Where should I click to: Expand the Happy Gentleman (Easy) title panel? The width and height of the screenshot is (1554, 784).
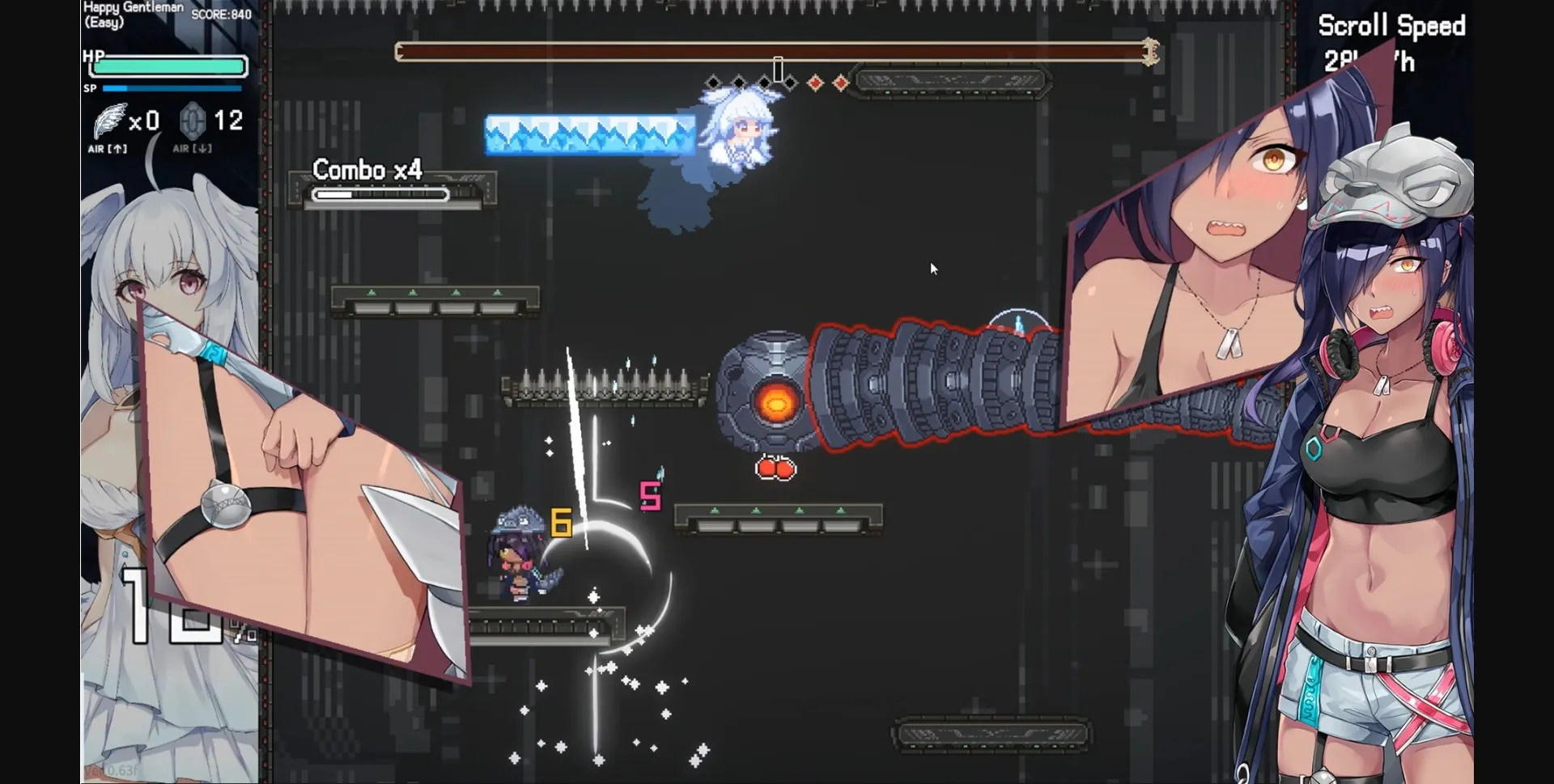point(132,14)
